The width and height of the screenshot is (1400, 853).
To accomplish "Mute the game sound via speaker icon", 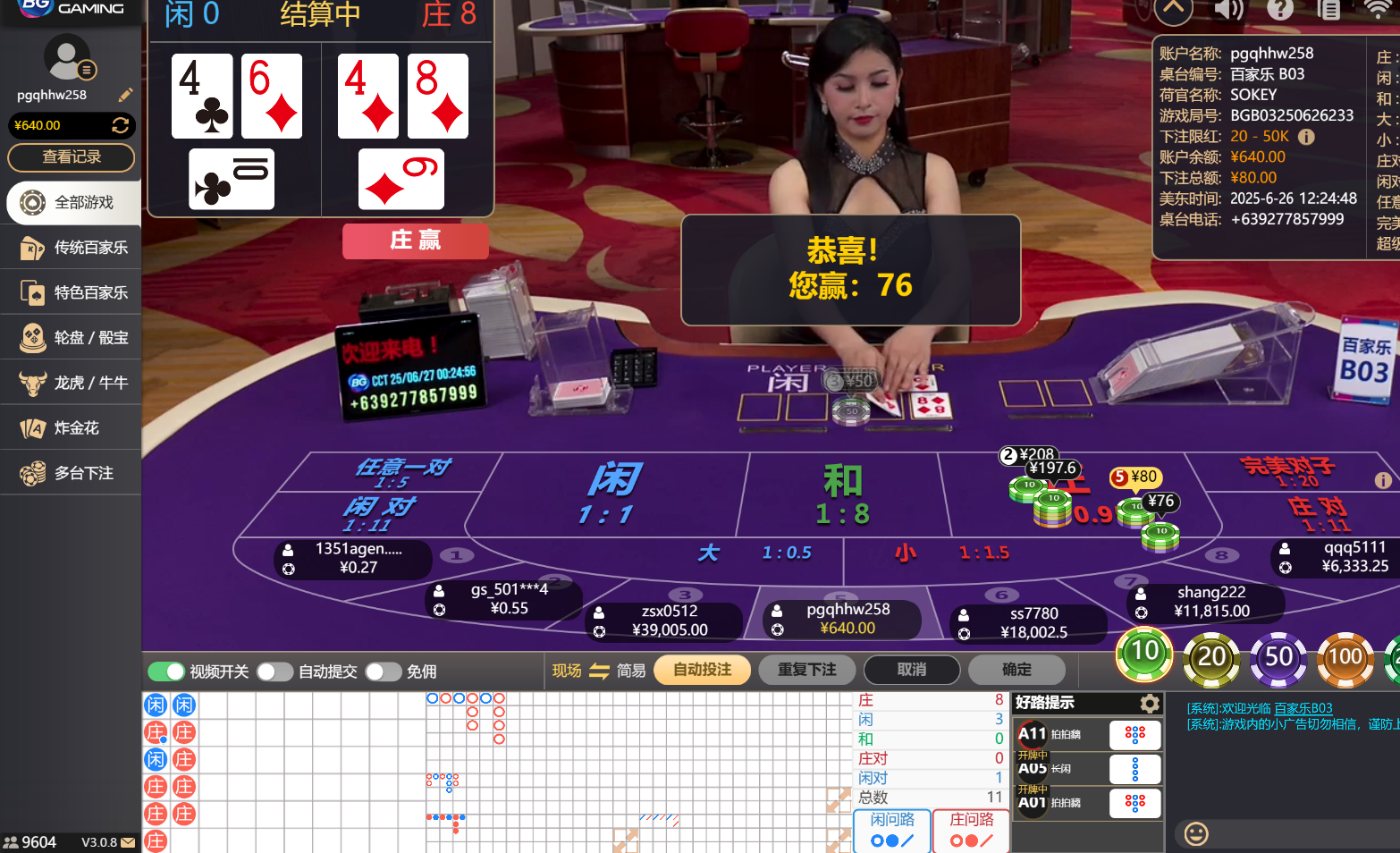I will [x=1228, y=11].
